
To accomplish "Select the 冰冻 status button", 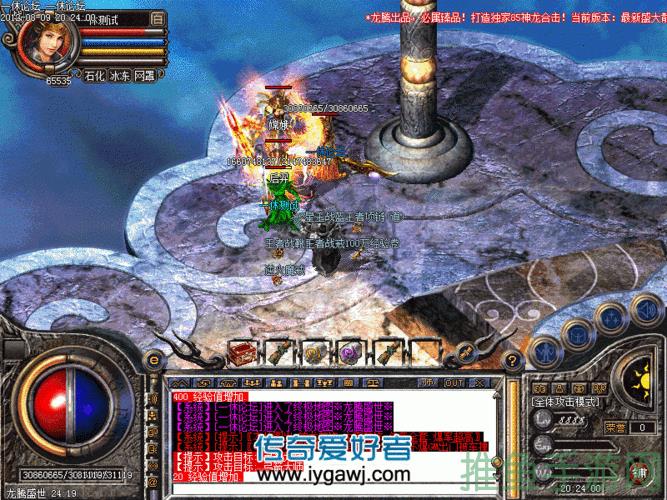I will click(120, 75).
